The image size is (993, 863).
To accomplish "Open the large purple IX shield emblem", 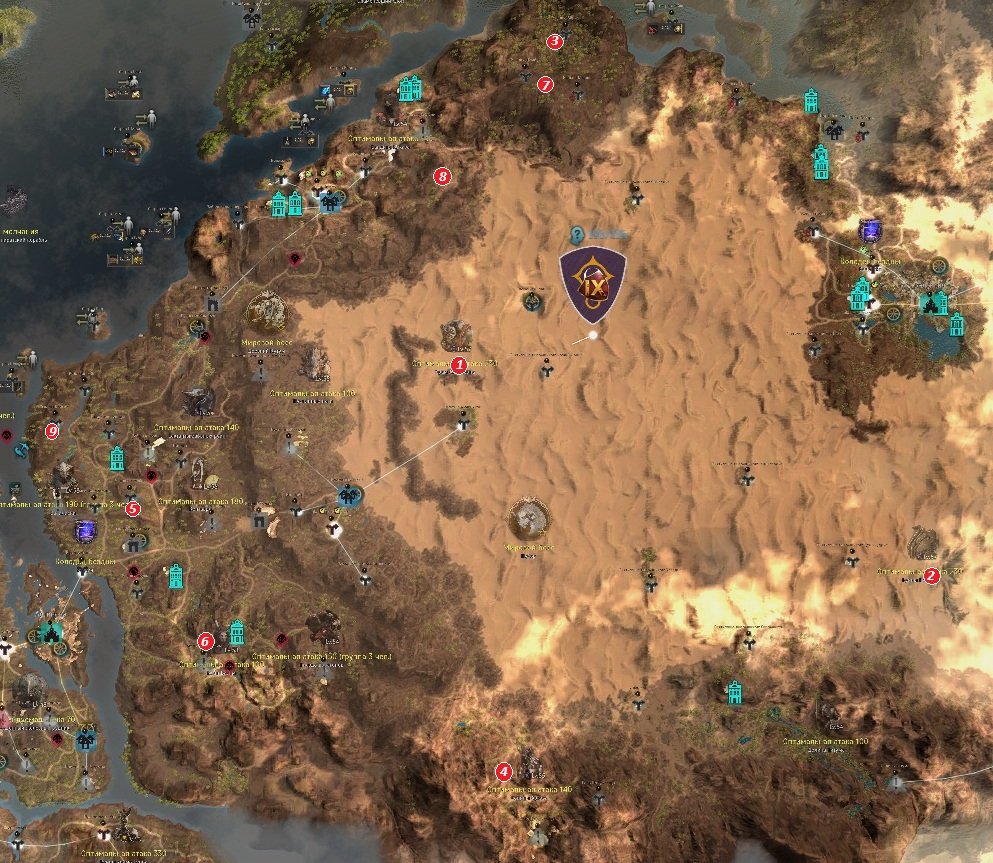I will (x=593, y=285).
